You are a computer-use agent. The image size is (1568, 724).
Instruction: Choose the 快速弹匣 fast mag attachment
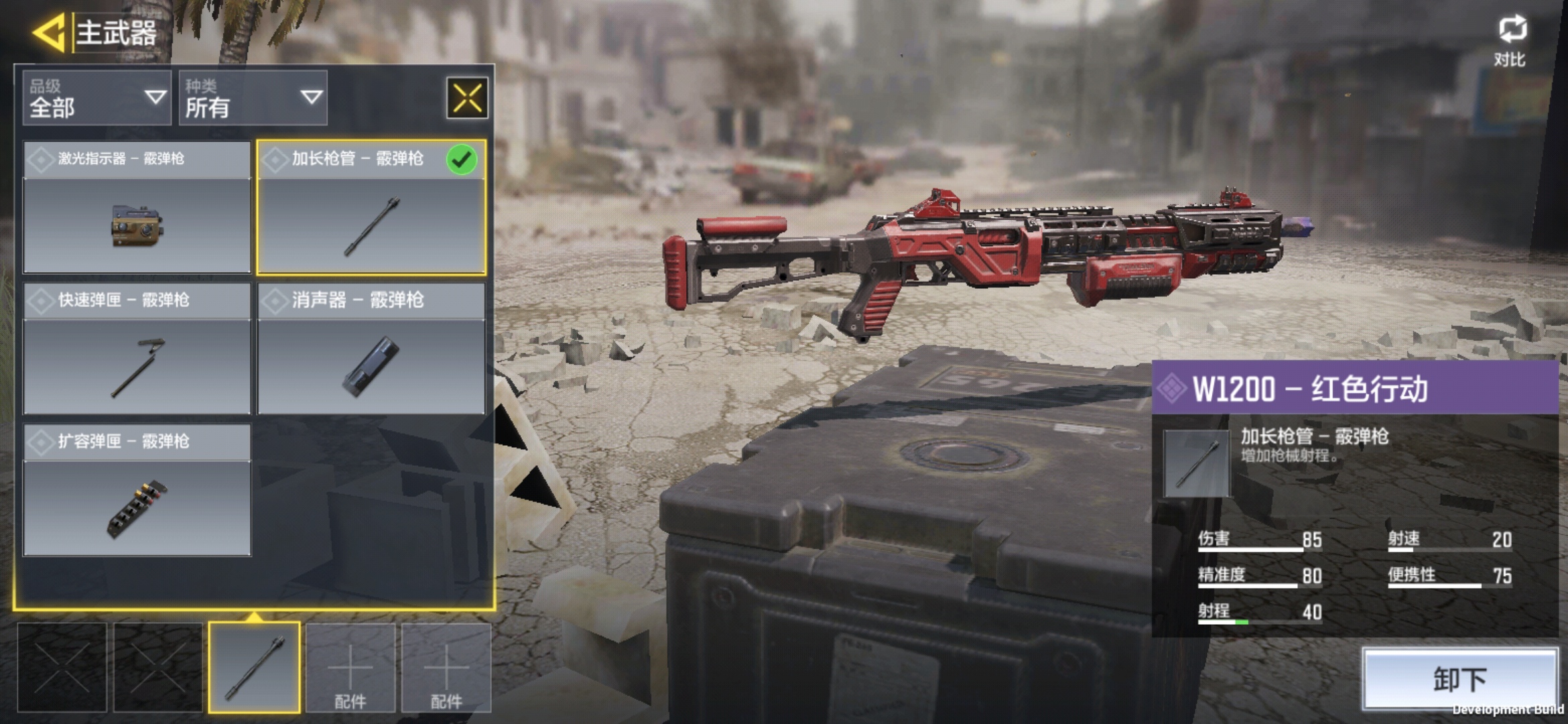137,349
